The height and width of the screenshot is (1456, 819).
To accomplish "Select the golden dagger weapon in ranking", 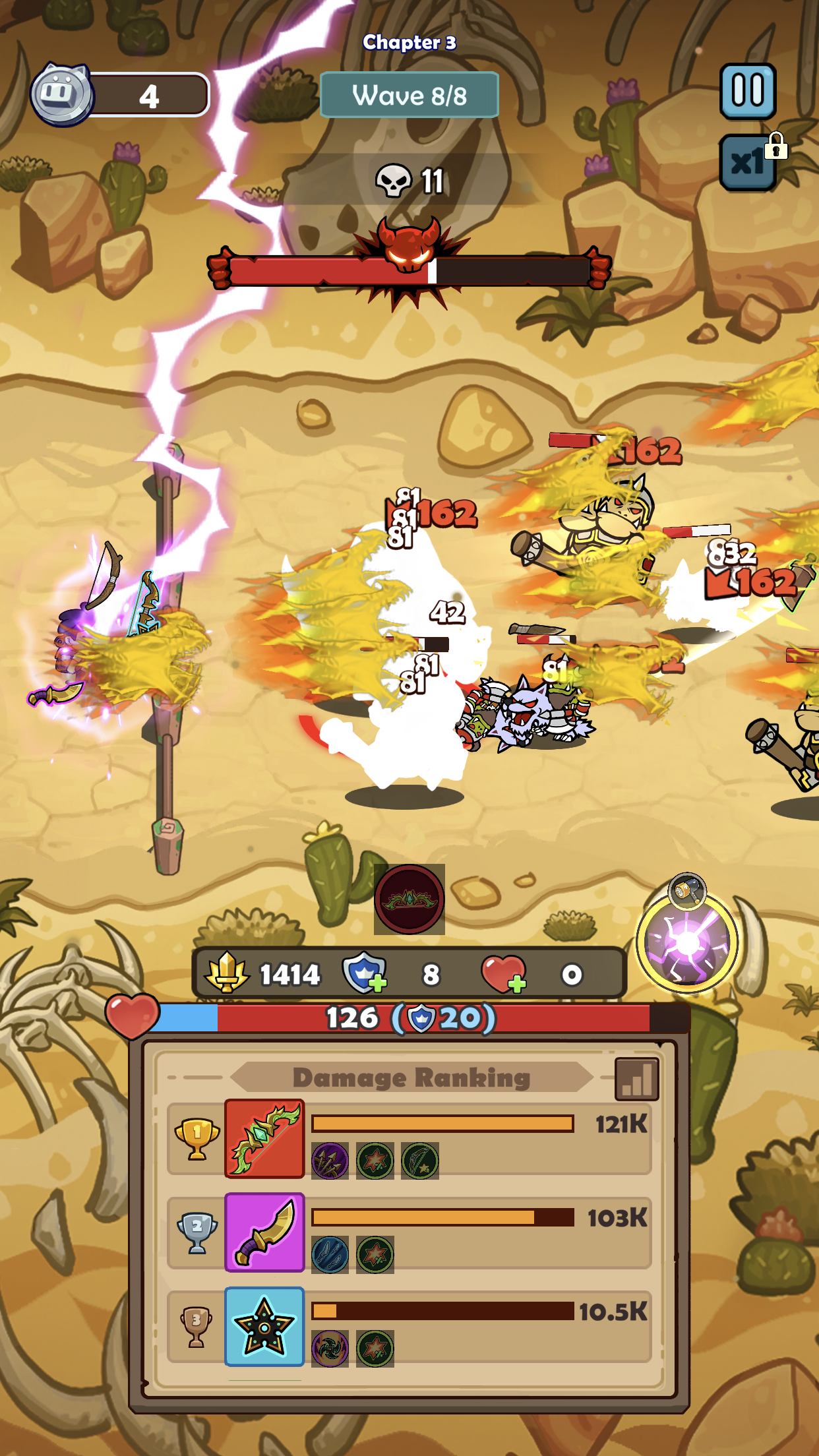I will pos(264,1232).
